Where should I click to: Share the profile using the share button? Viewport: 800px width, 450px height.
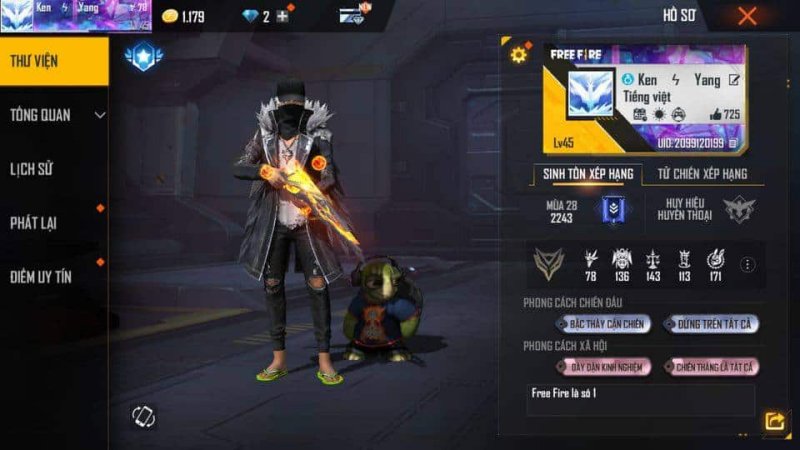click(x=773, y=421)
